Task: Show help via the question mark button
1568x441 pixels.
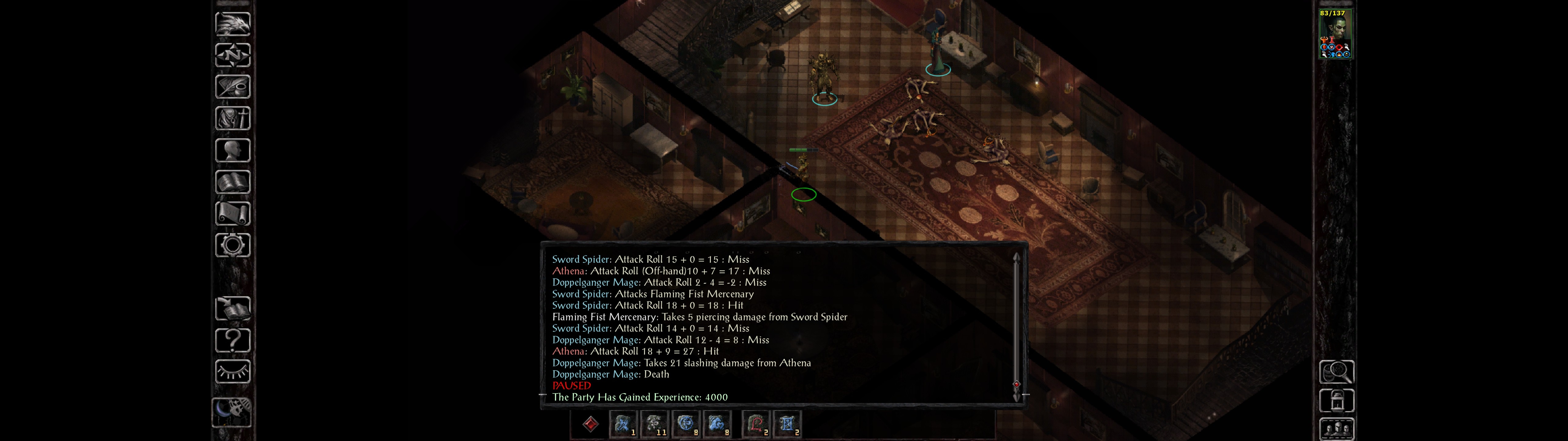Action: click(232, 340)
